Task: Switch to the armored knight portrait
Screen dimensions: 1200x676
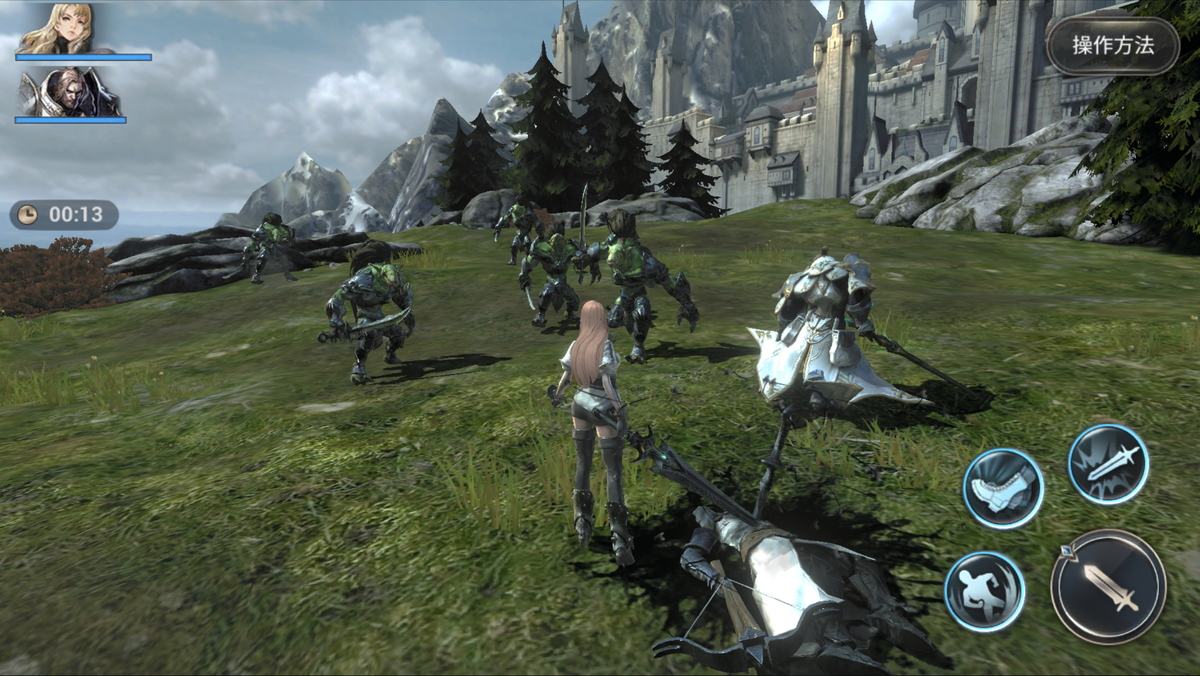Action: (x=70, y=92)
